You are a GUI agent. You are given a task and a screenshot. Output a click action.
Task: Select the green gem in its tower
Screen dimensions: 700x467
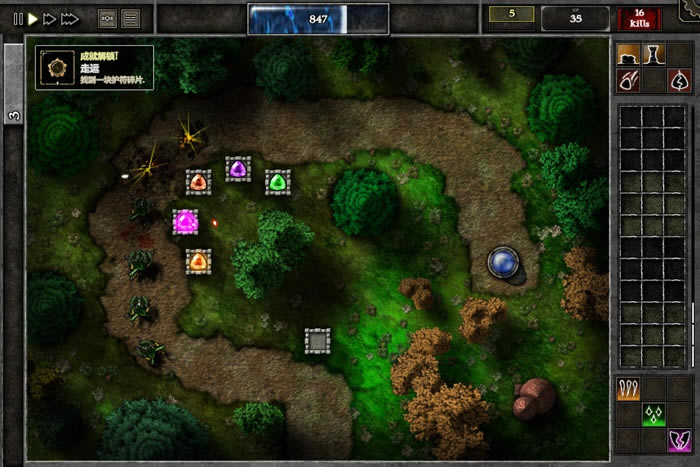(278, 182)
